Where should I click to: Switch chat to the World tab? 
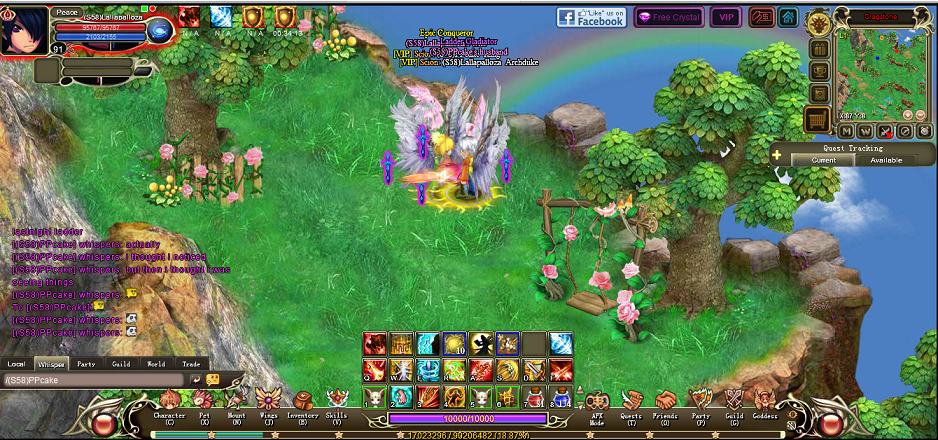155,364
